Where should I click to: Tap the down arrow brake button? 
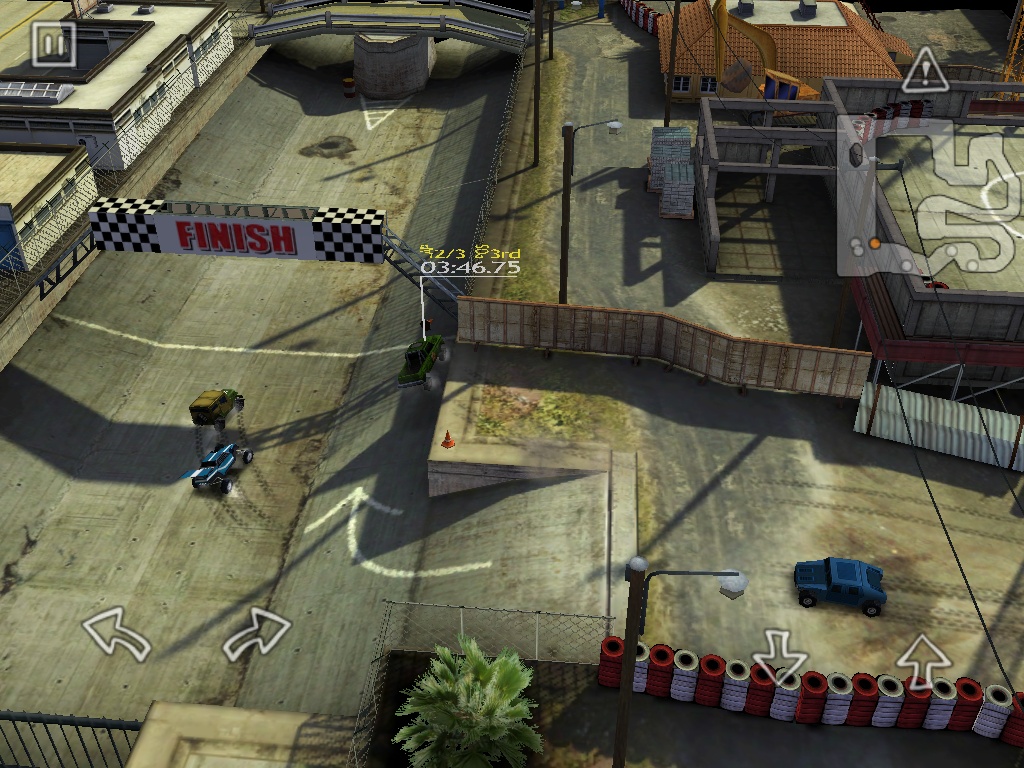779,656
